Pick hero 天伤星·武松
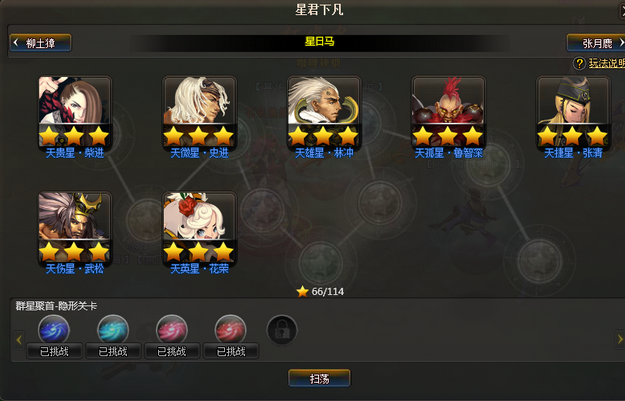625x401 pixels. pos(75,227)
